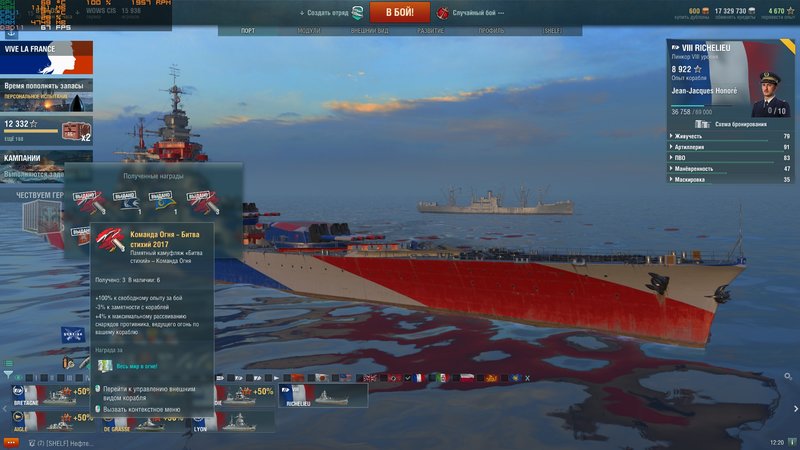The height and width of the screenshot is (450, 800).
Task: Open the ВНЕШНИЙ ВИД tab
Action: tap(363, 31)
